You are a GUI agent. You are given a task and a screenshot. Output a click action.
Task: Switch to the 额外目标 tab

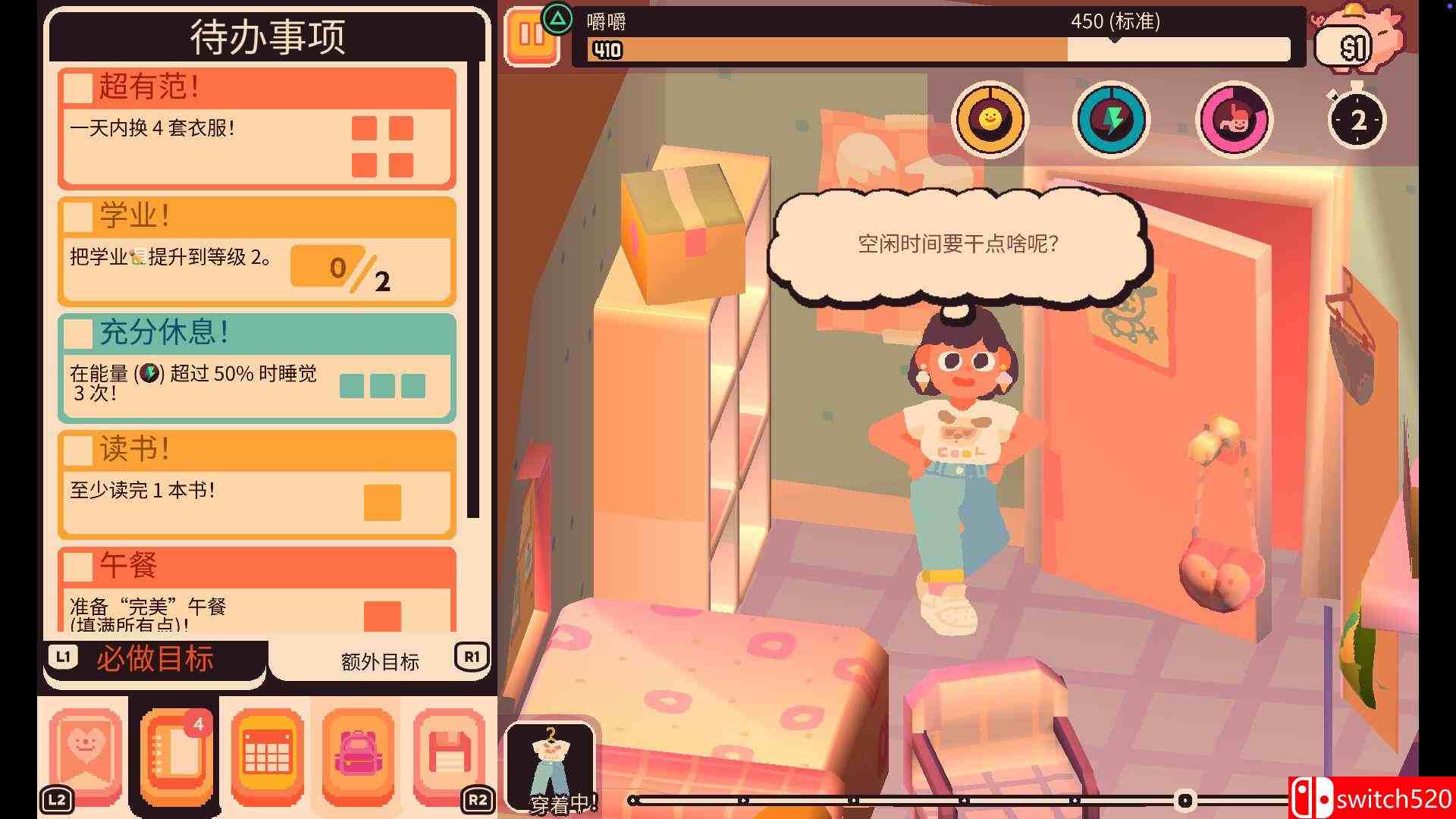tap(378, 661)
